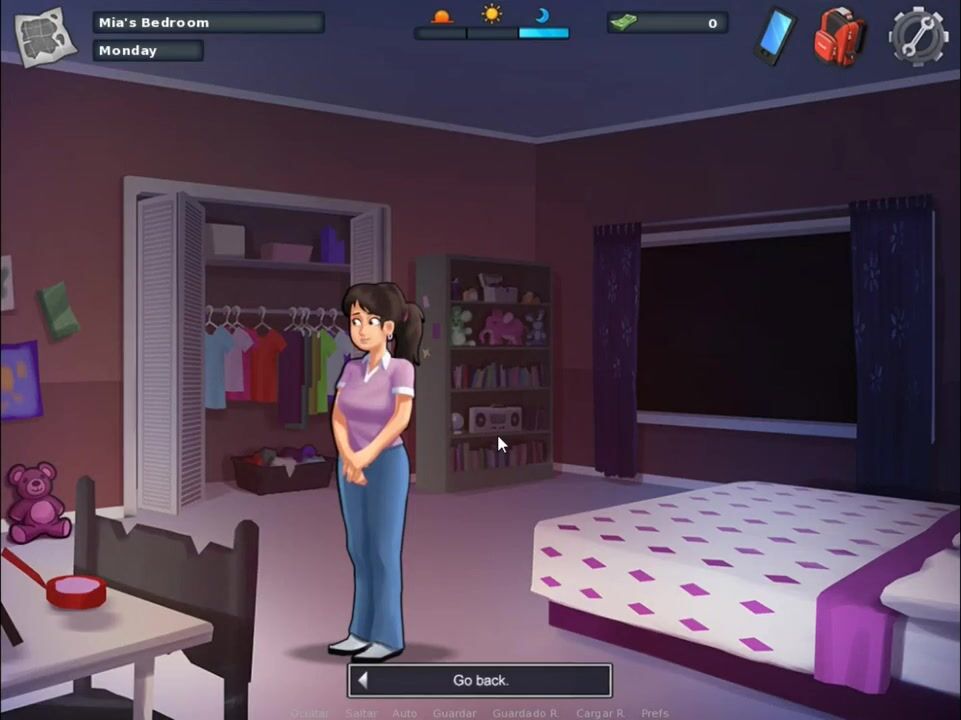Choose the "Go back." dialogue option
961x720 pixels.
[x=480, y=680]
